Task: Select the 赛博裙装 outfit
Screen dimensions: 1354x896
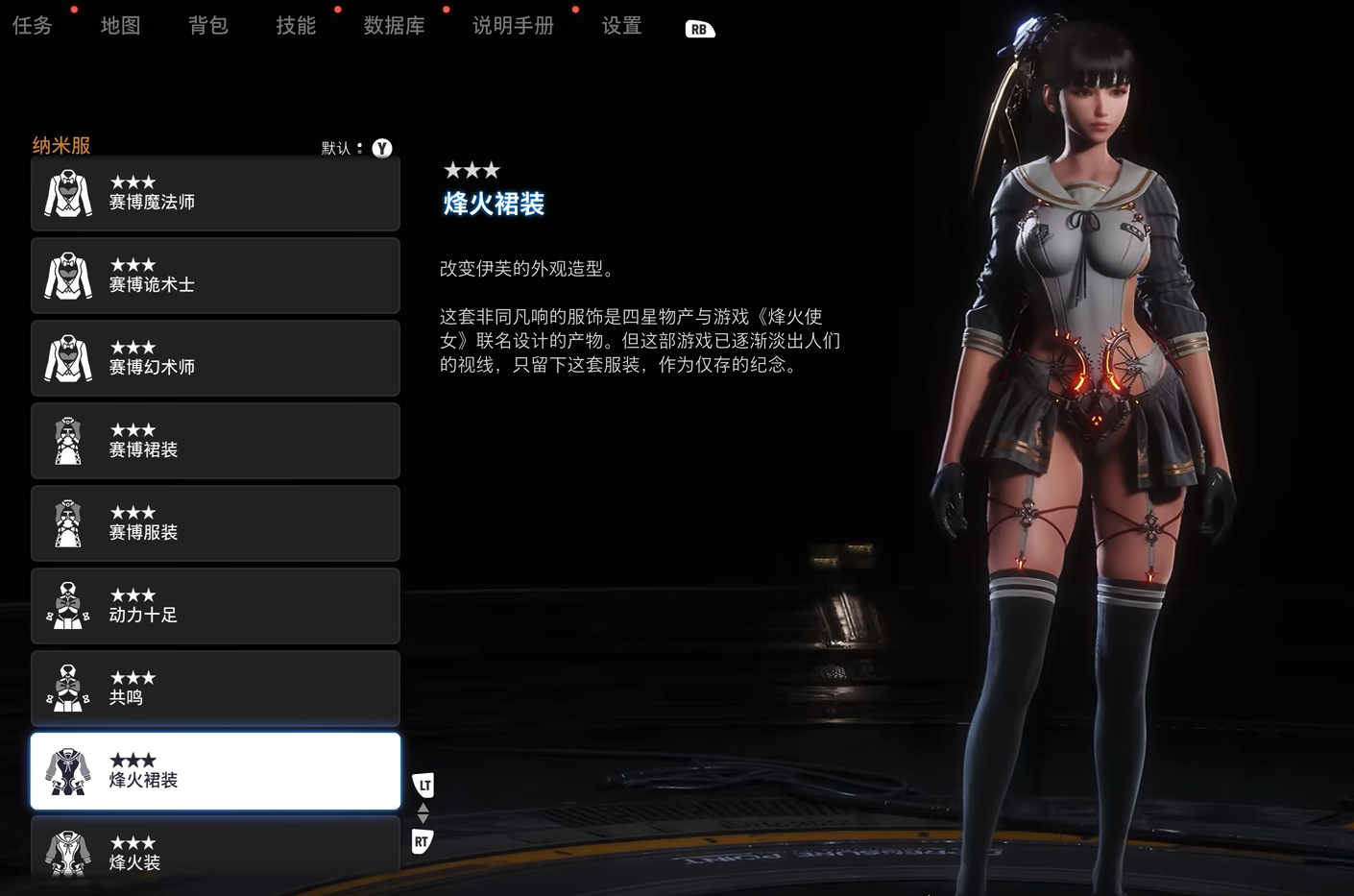Action: (215, 442)
